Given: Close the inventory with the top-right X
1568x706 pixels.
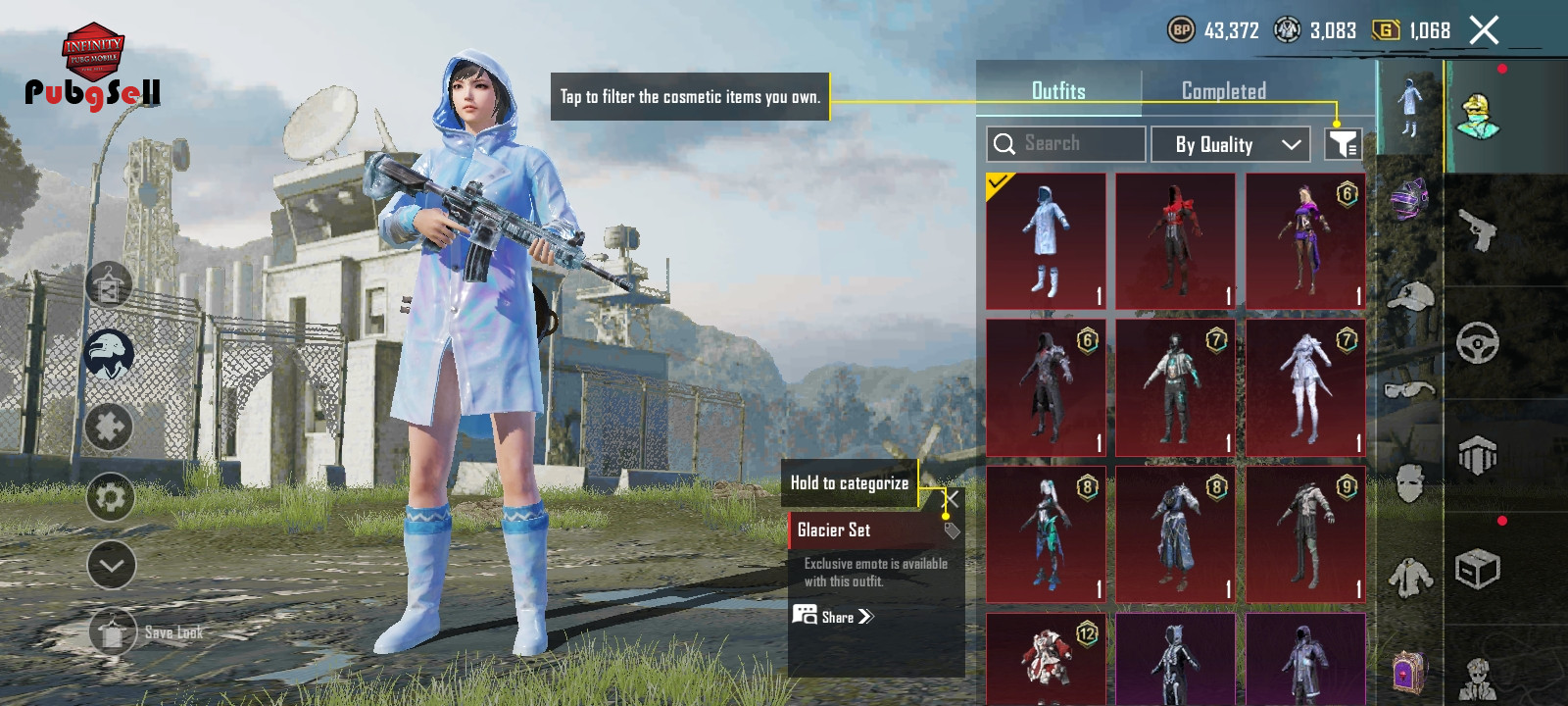Looking at the screenshot, I should [1484, 30].
